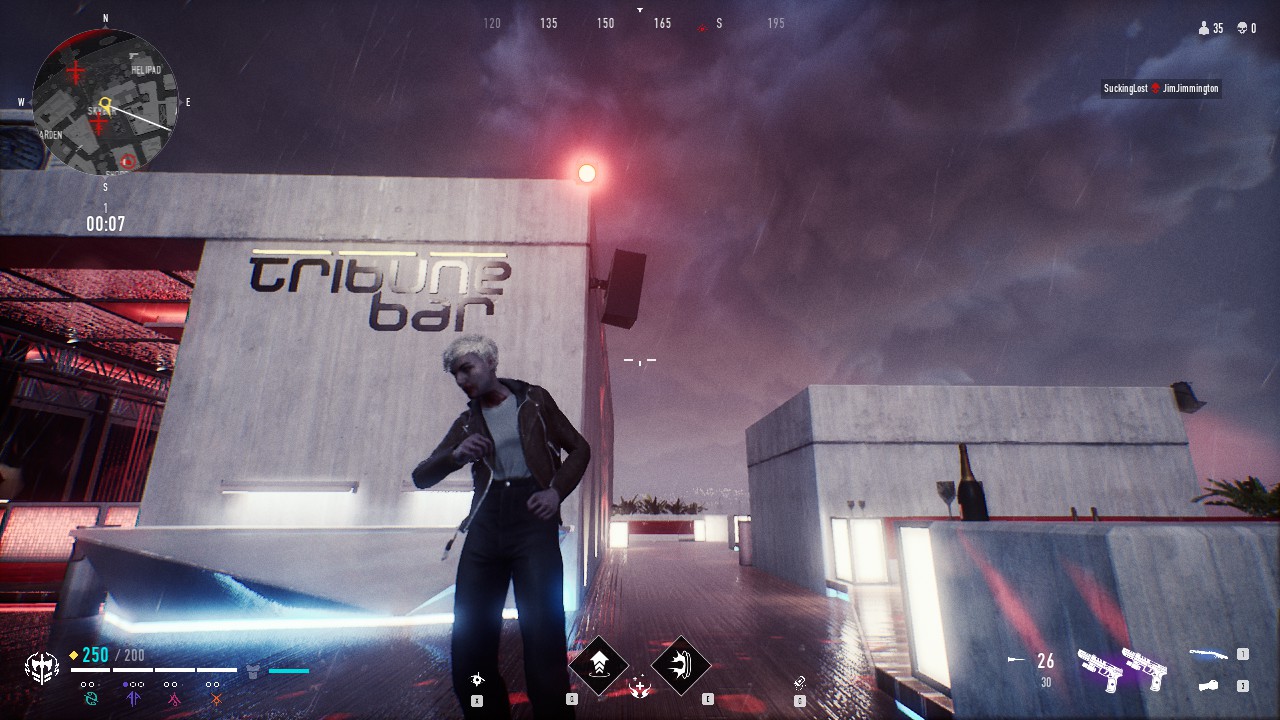The height and width of the screenshot is (720, 1280).
Task: Click the axe clan emblem
Action: tap(42, 667)
